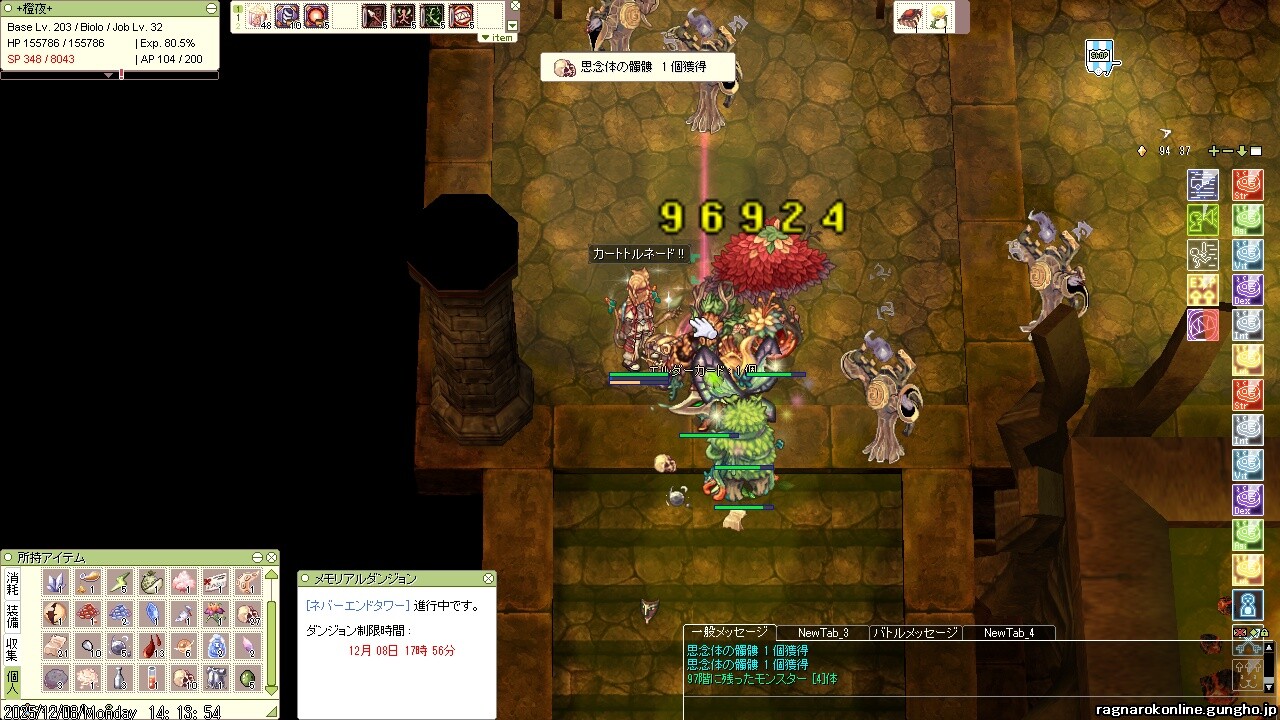Image resolution: width=1280 pixels, height=720 pixels.
Task: Close the inventory window
Action: click(x=271, y=557)
